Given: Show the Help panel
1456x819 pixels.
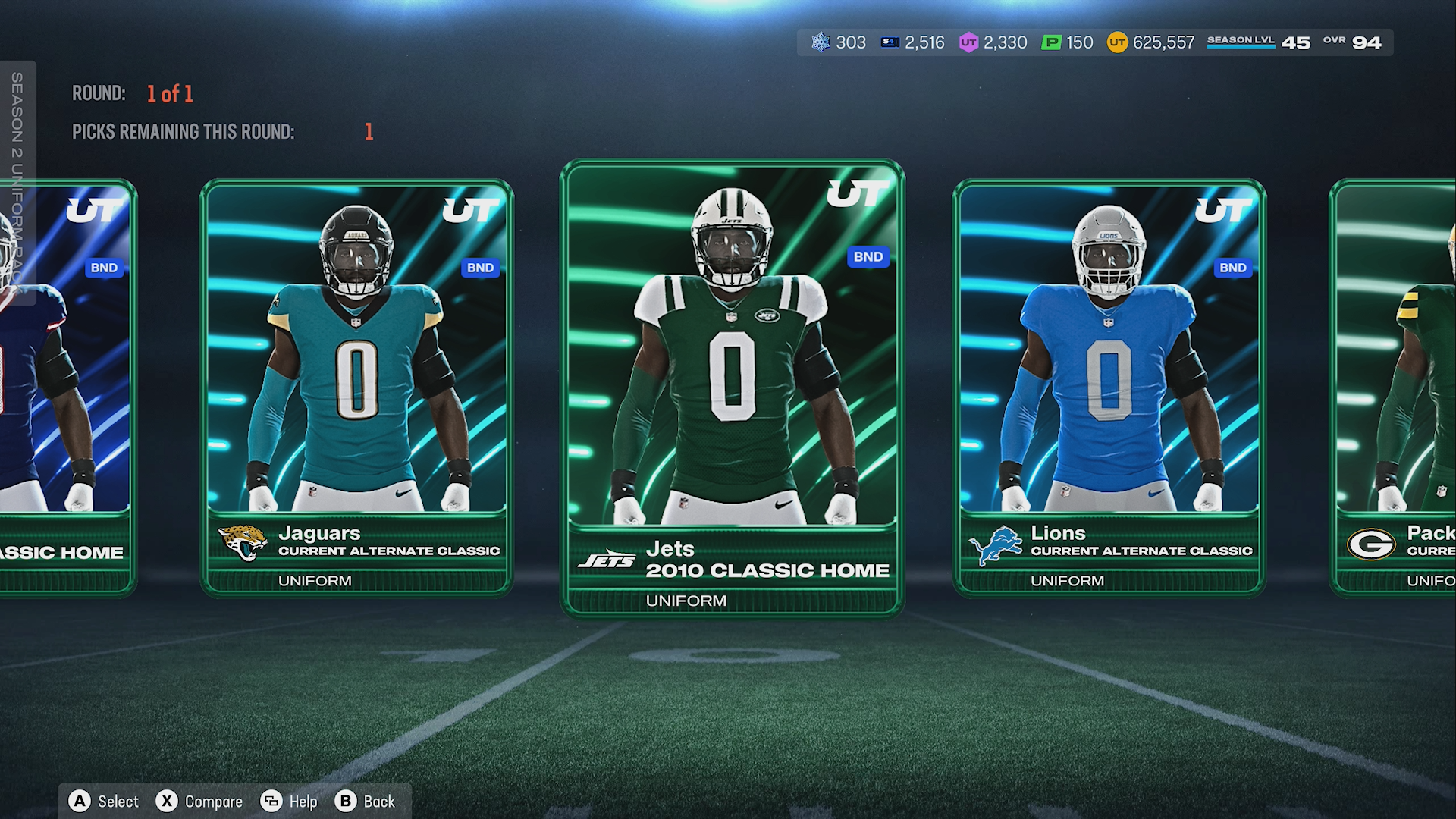Looking at the screenshot, I should [x=289, y=802].
